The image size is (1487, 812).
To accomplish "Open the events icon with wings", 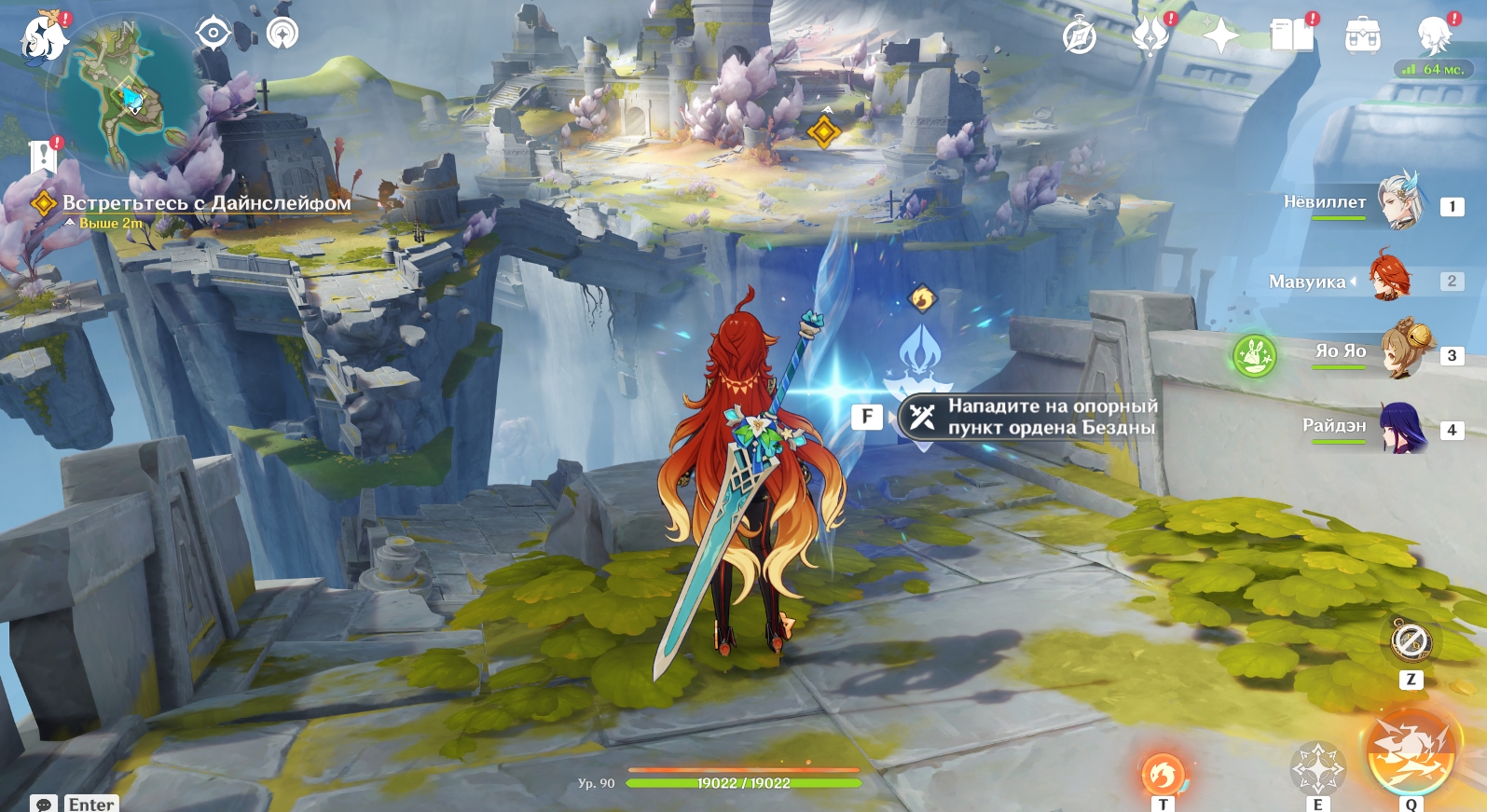I will [1150, 37].
